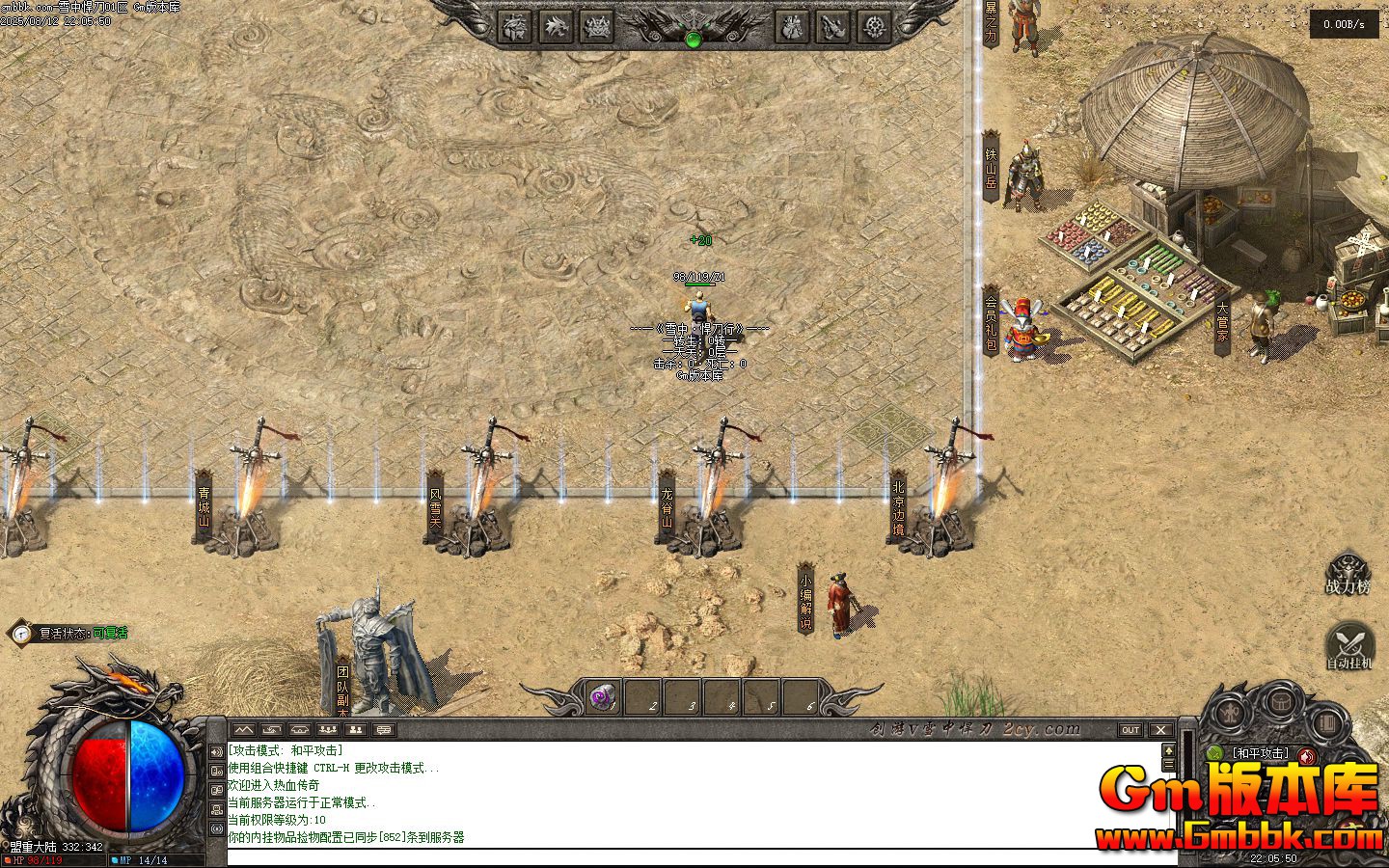The height and width of the screenshot is (868, 1389).
Task: Click the green orb on the top bar
Action: pyautogui.click(x=693, y=40)
